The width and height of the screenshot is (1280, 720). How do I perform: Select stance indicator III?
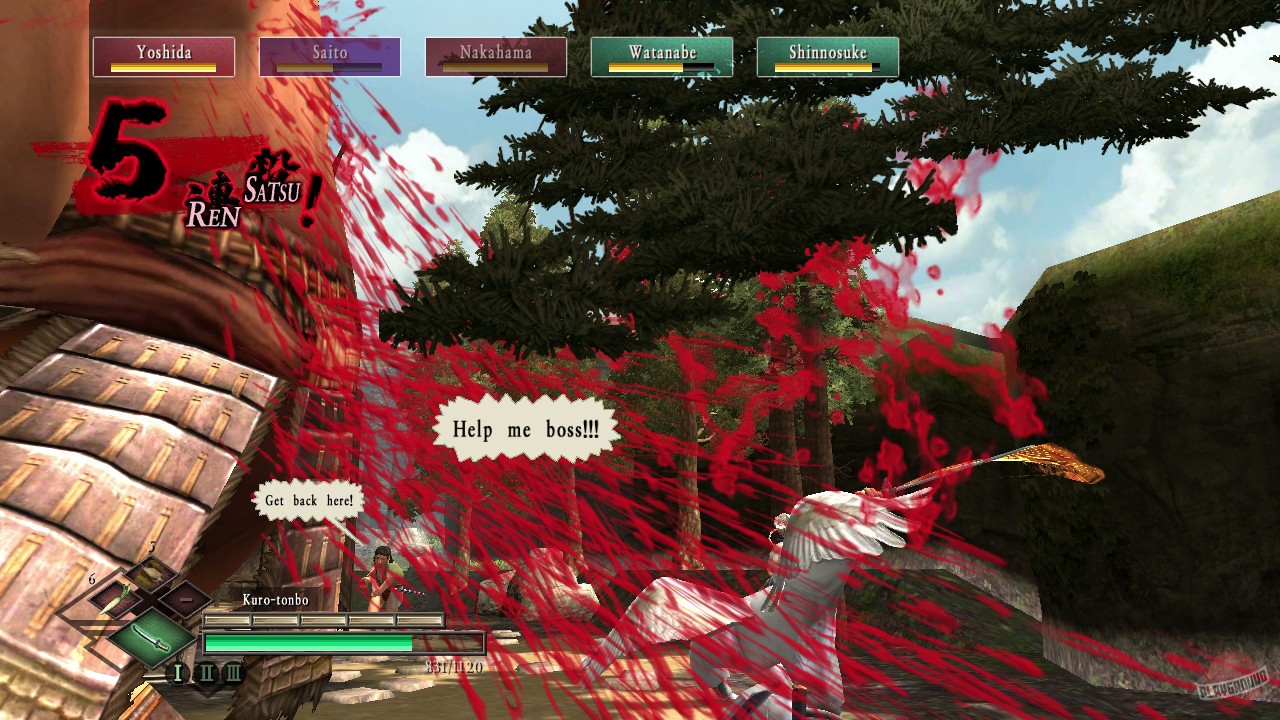(x=235, y=671)
